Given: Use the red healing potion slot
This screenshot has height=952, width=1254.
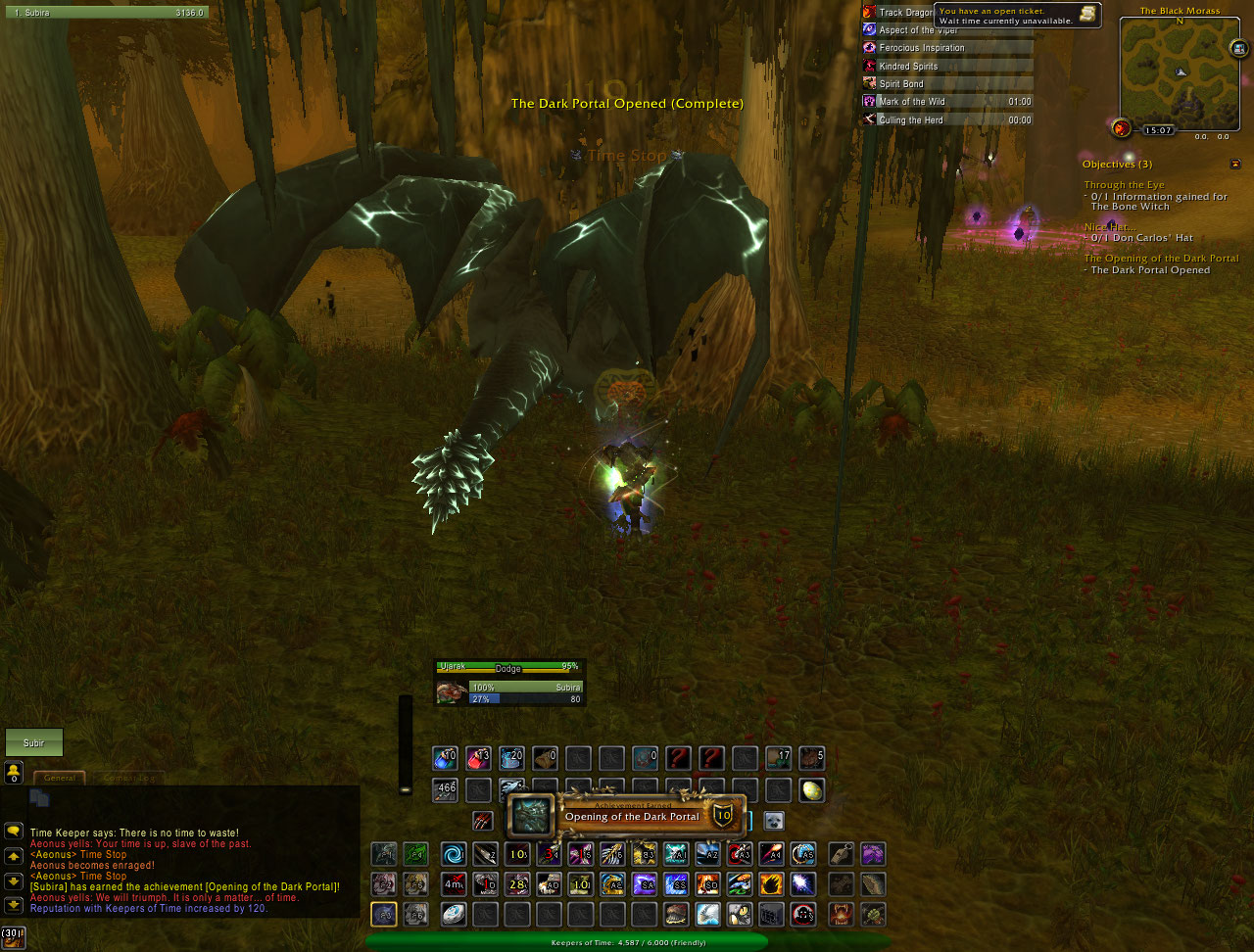Looking at the screenshot, I should click(x=479, y=758).
